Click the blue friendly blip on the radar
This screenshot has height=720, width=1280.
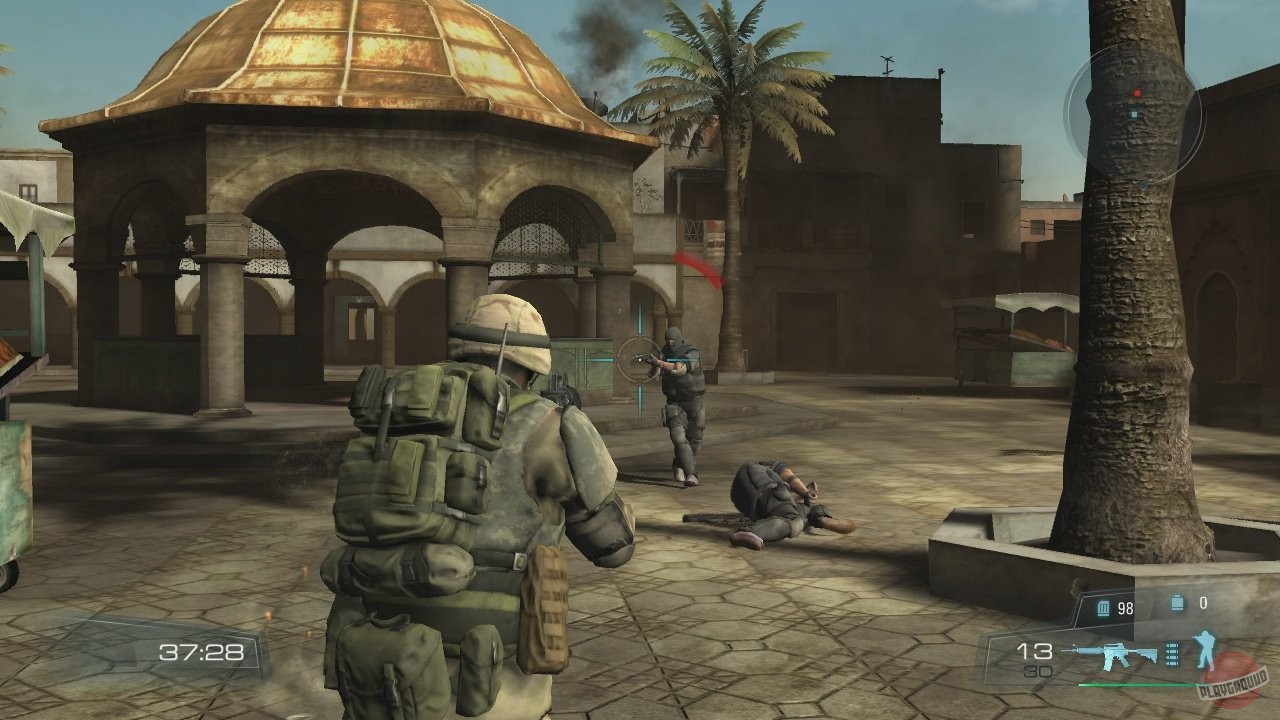coord(1134,114)
